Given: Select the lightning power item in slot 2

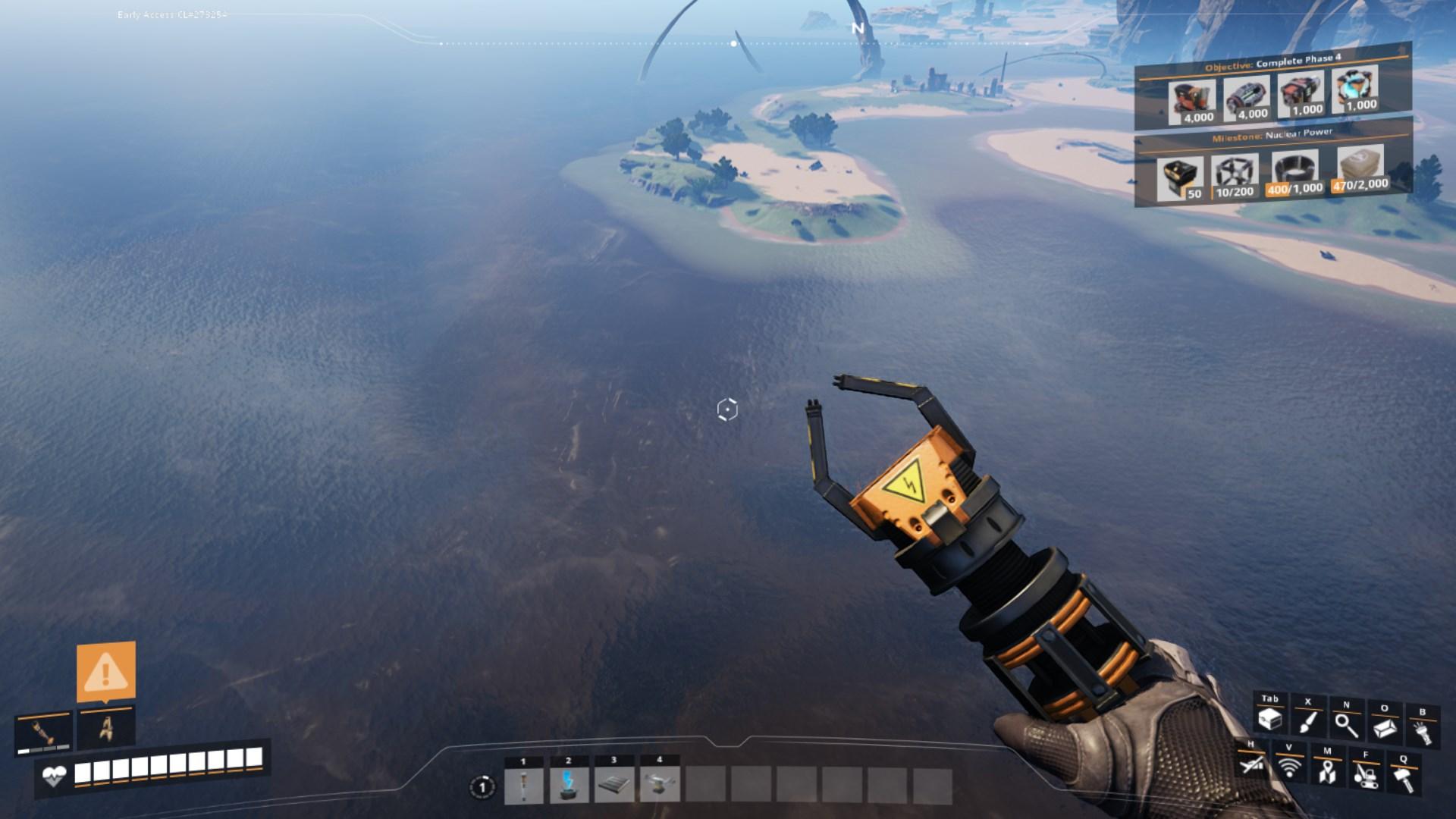Looking at the screenshot, I should [x=569, y=786].
